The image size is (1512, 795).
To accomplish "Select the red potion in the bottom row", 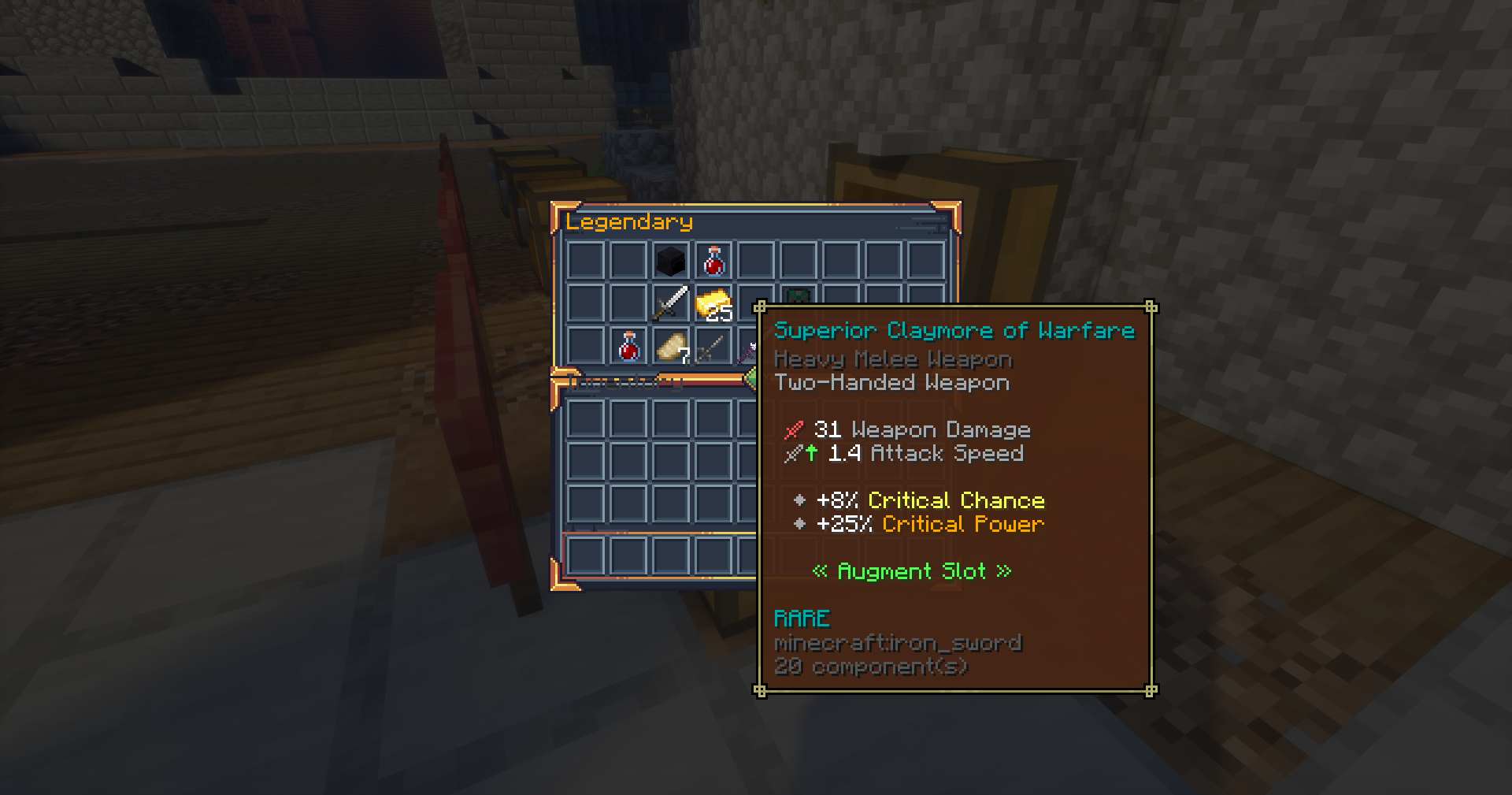I will [x=628, y=348].
